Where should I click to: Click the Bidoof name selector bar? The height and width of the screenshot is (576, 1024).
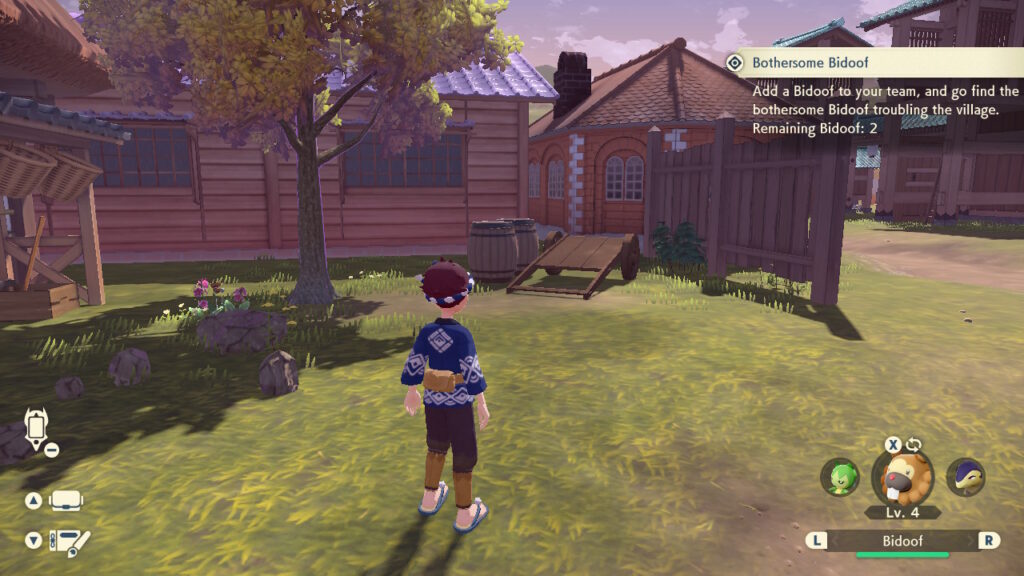click(902, 540)
